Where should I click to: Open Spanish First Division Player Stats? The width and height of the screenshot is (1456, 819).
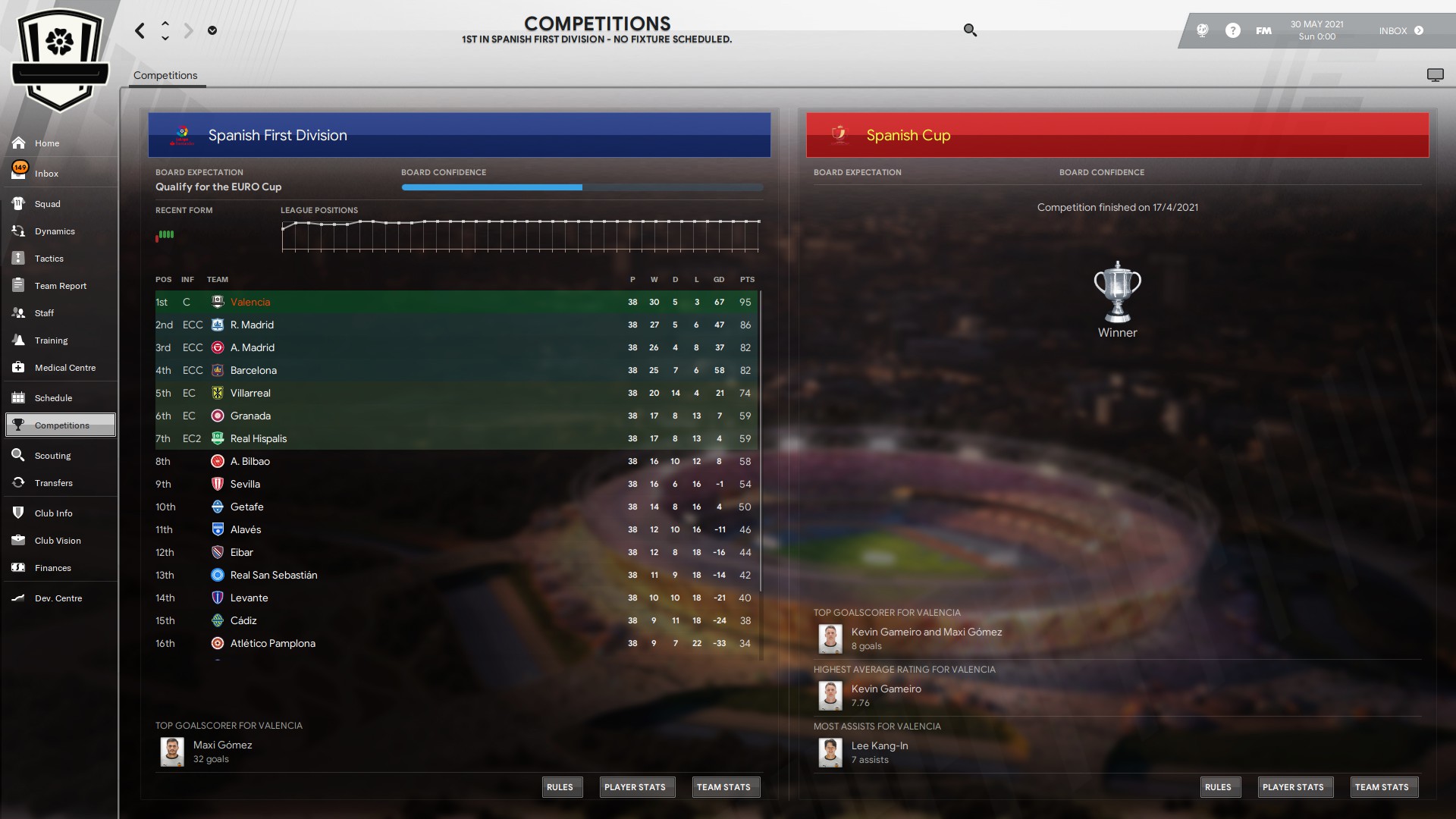(635, 787)
